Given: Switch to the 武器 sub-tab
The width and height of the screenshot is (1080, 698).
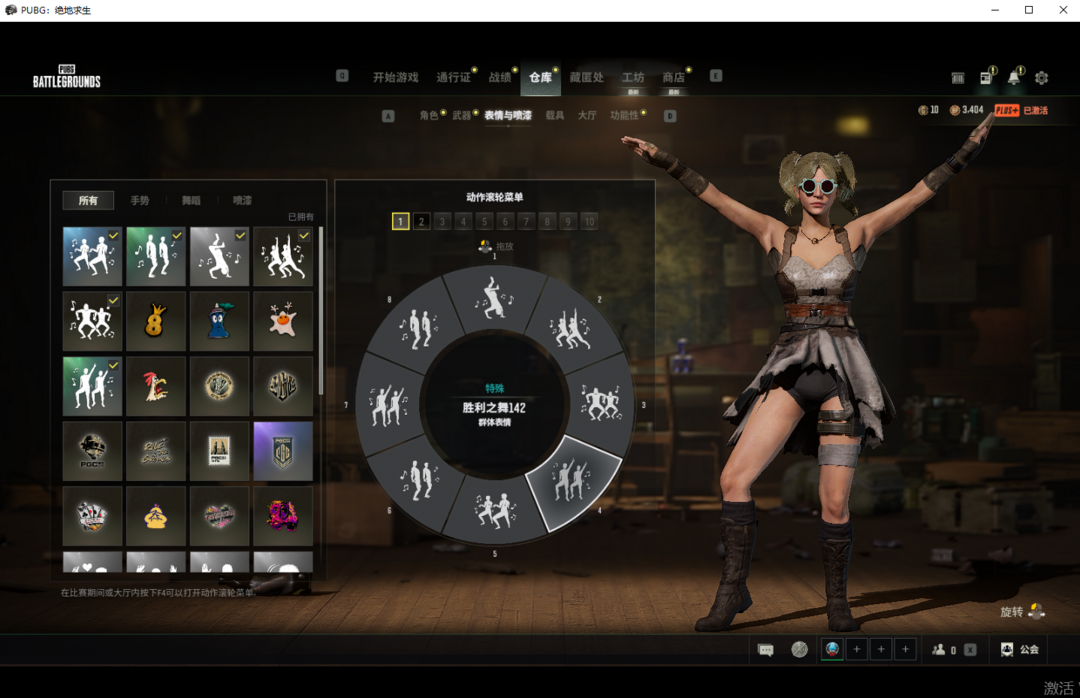Looking at the screenshot, I should pyautogui.click(x=461, y=116).
